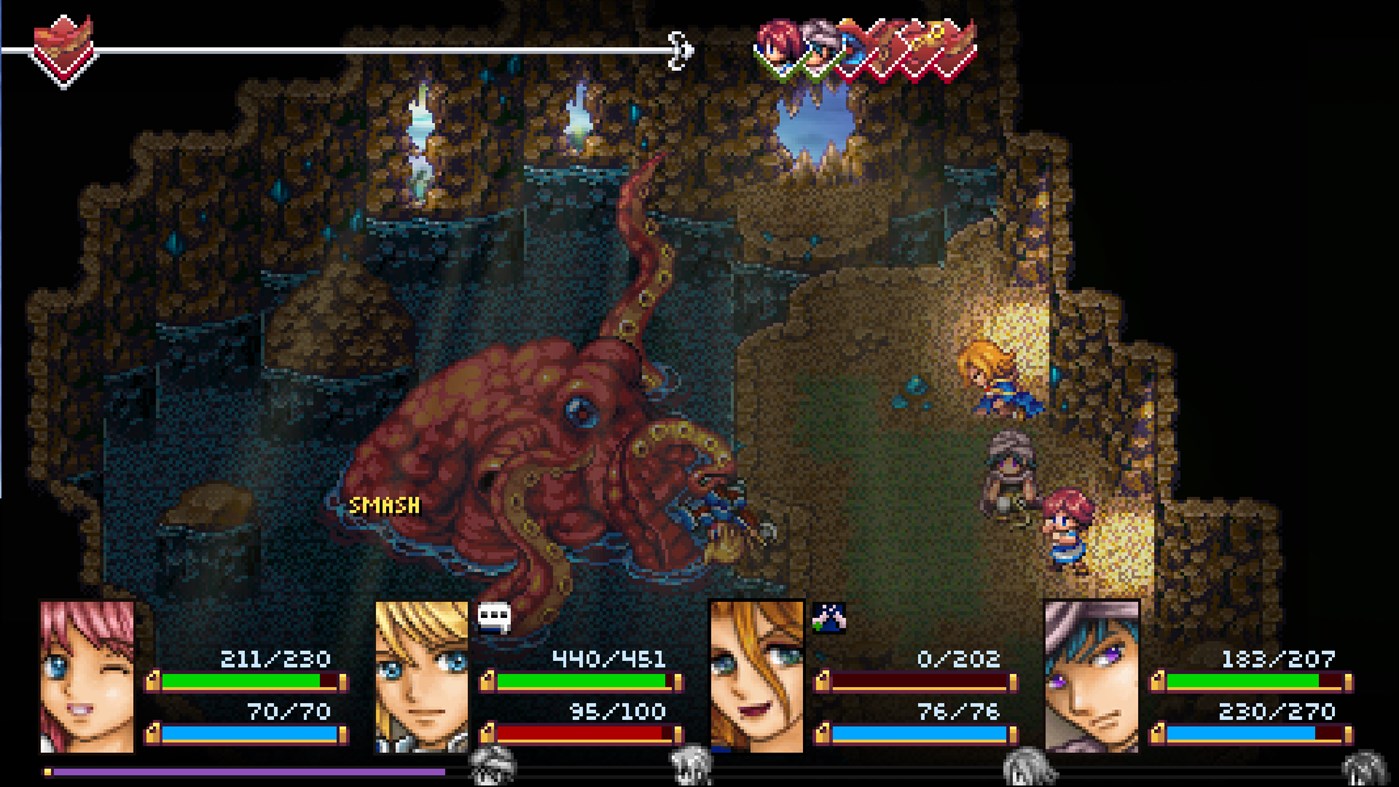This screenshot has width=1399, height=787.
Task: Click the SMASH attack text in battle
Action: (x=384, y=506)
